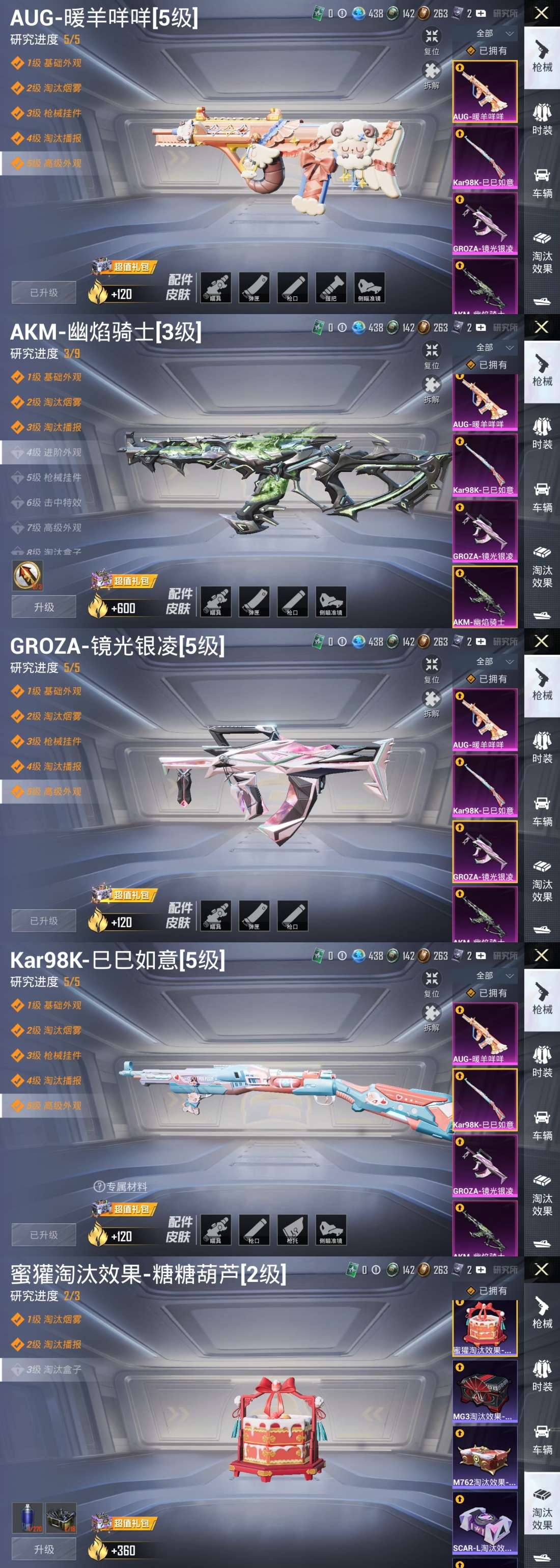Select the 5级 枪械挂件 level row
Screen dimensions: 560x1568
point(53,477)
